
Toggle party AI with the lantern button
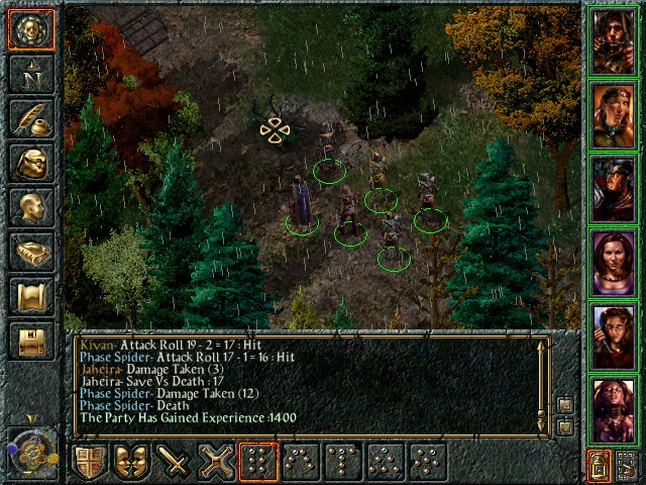click(x=597, y=464)
